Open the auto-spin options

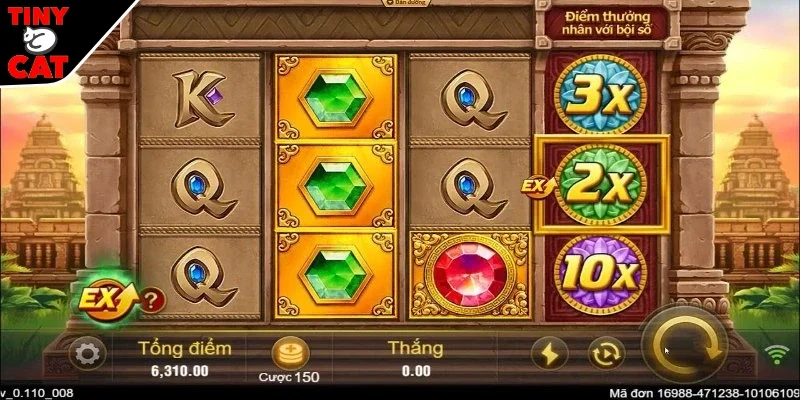pyautogui.click(x=604, y=353)
